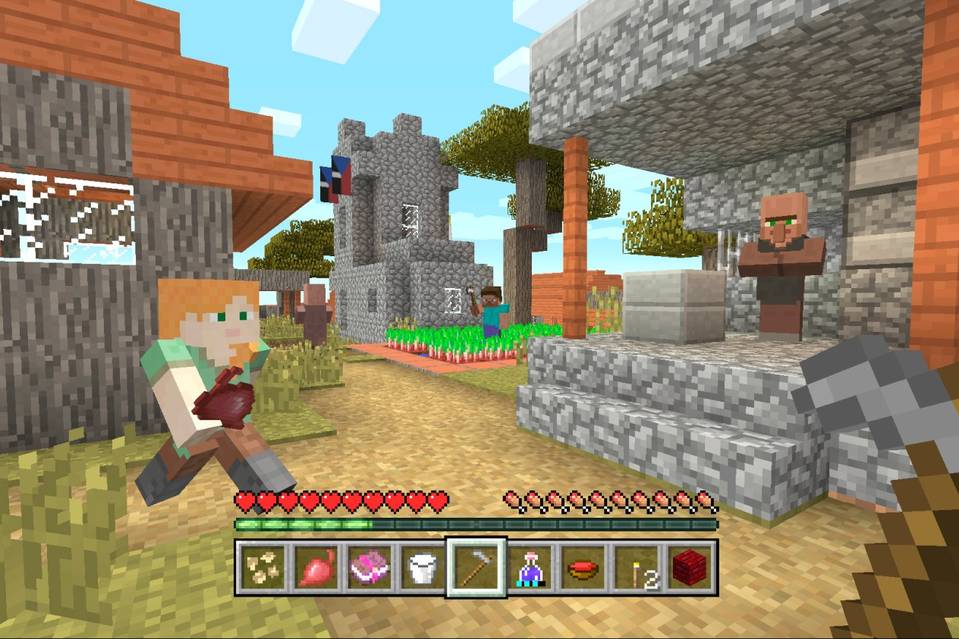Select the red nether brick block slot
This screenshot has height=639, width=959.
690,568
